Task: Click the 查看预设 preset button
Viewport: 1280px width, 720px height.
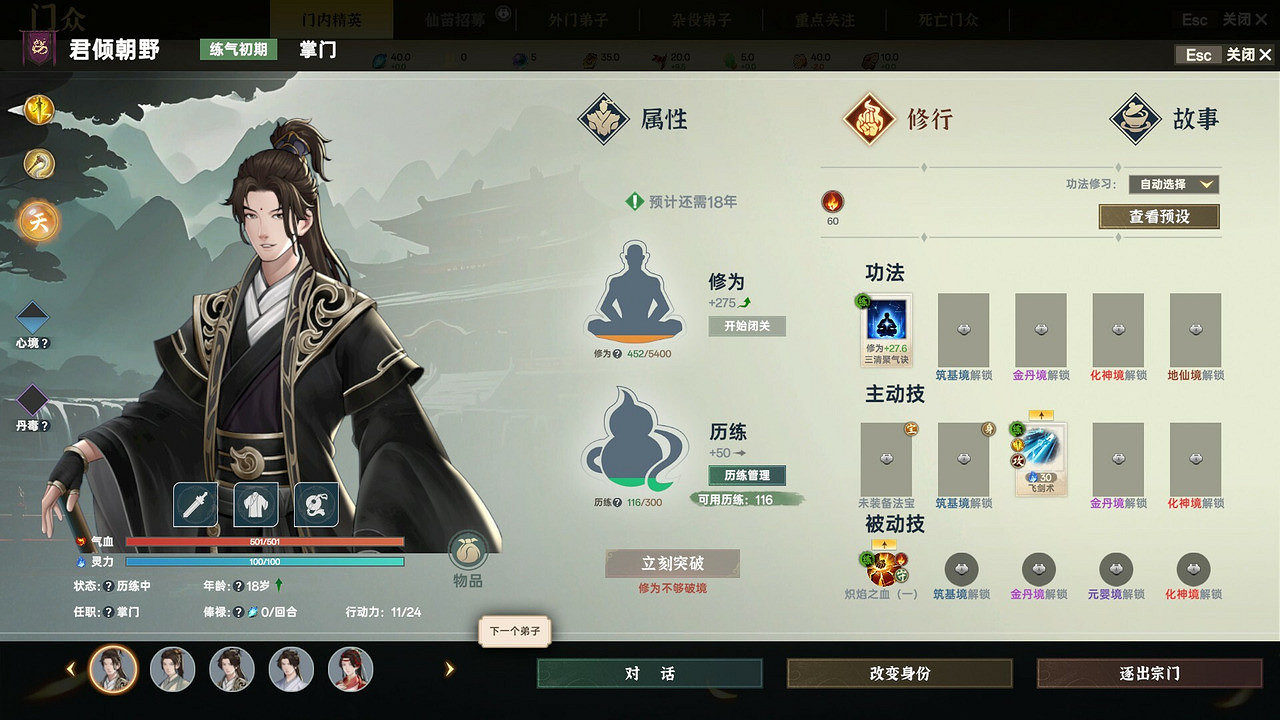Action: [1160, 216]
